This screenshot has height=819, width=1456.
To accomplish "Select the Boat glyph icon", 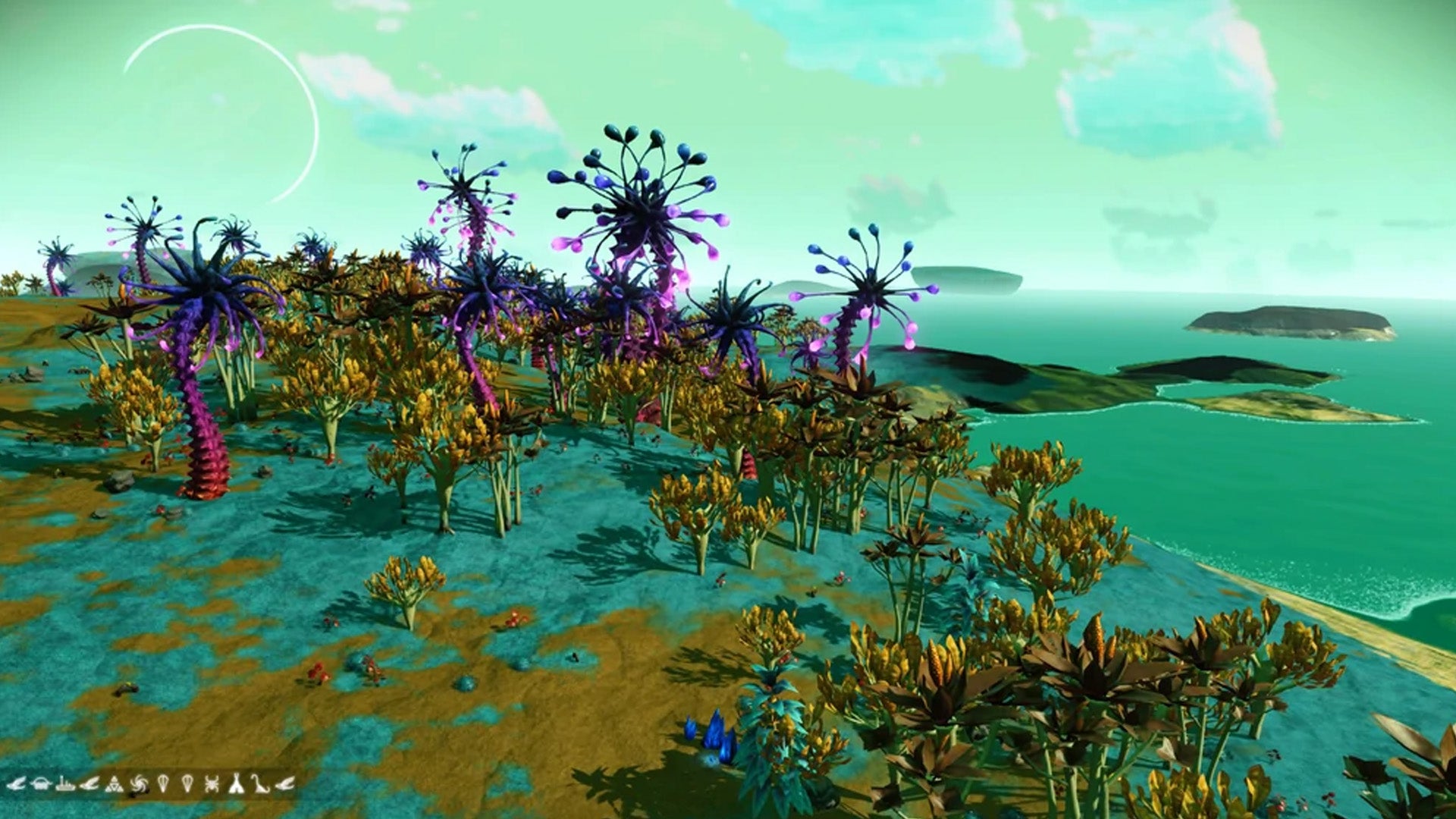I will 64,784.
